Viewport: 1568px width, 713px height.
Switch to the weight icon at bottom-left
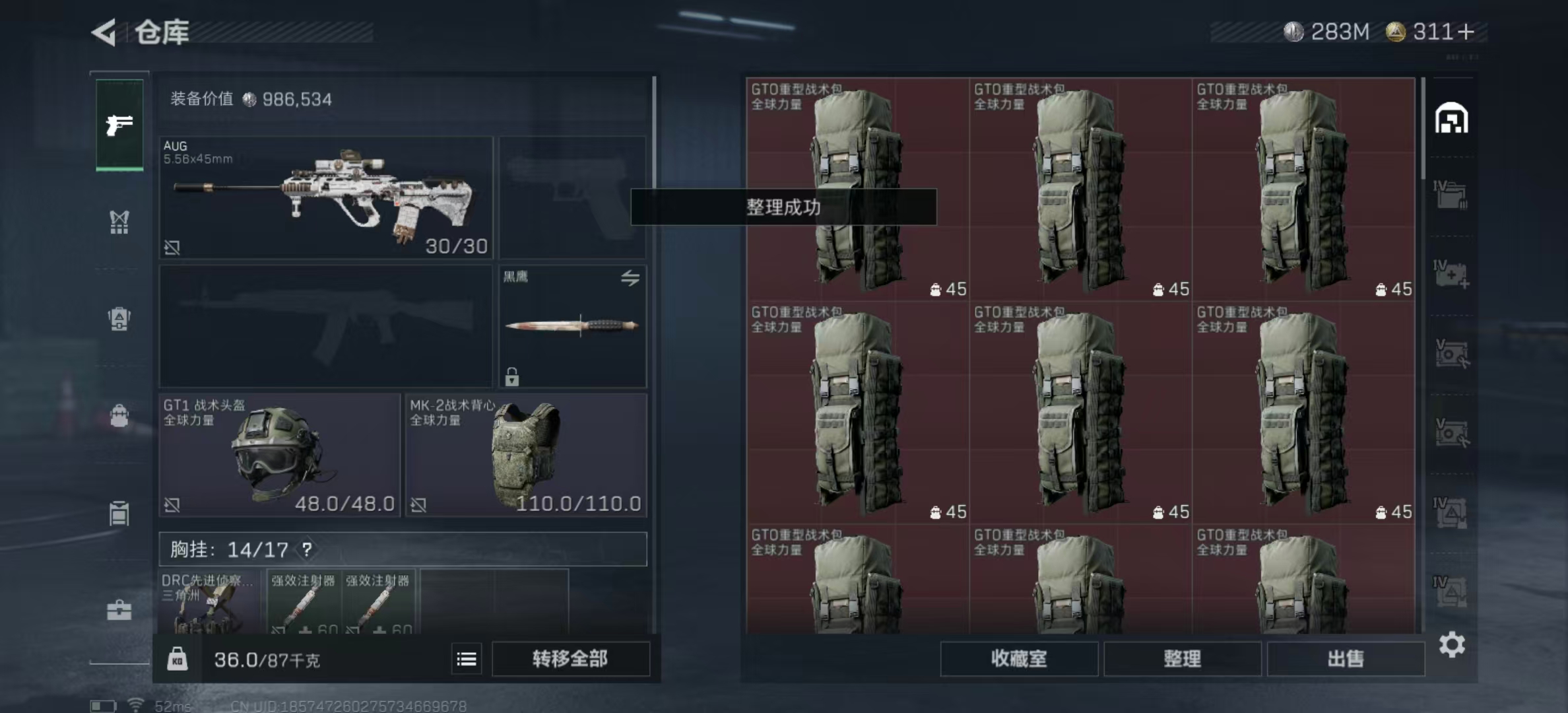click(177, 659)
